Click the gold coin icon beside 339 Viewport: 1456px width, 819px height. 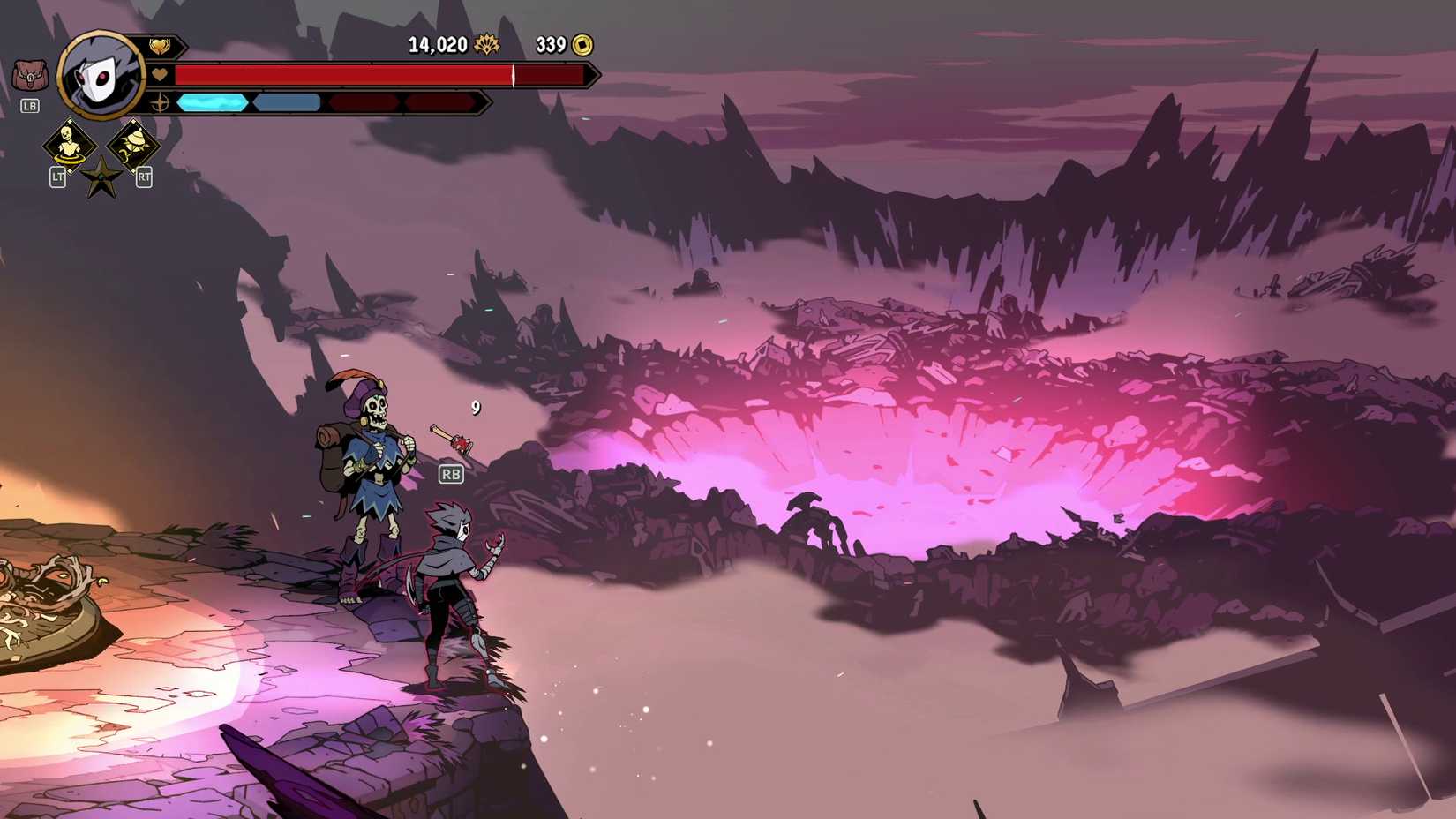[581, 45]
